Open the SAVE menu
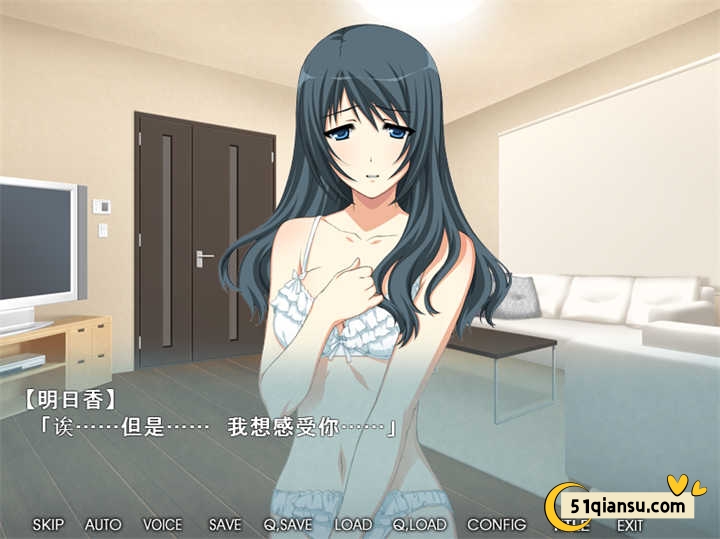The width and height of the screenshot is (720, 539). [225, 524]
